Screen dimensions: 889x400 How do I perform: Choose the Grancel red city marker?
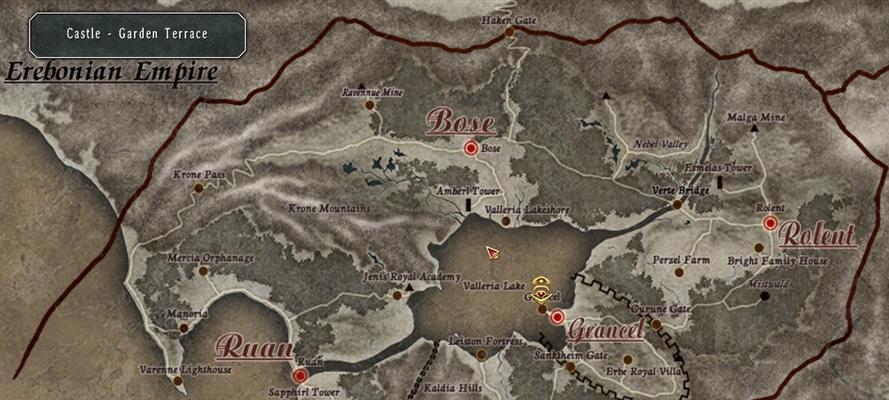(x=557, y=317)
